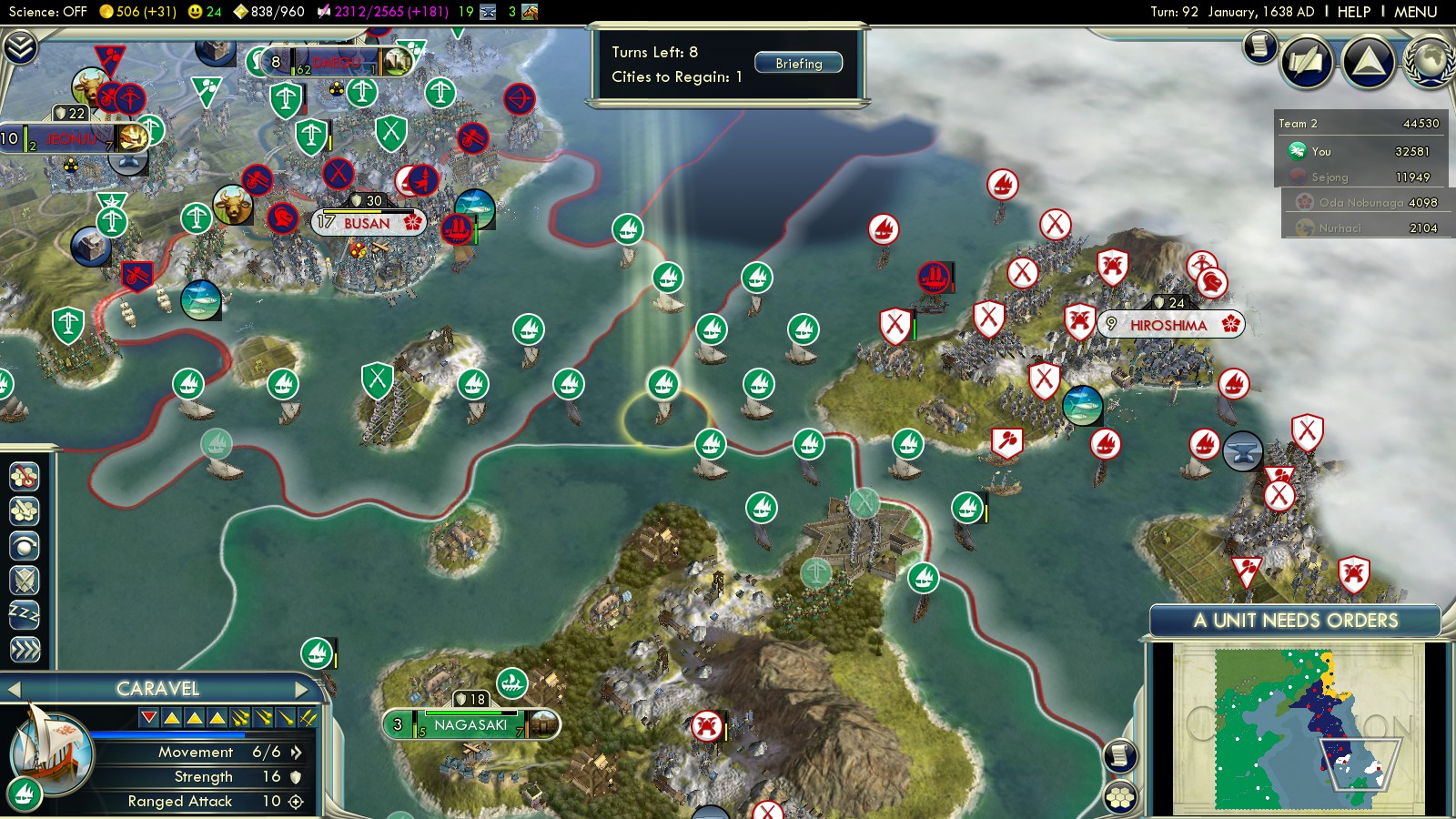This screenshot has height=819, width=1456.
Task: Select Oda Nobunaga in the score list
Action: pos(1365,202)
